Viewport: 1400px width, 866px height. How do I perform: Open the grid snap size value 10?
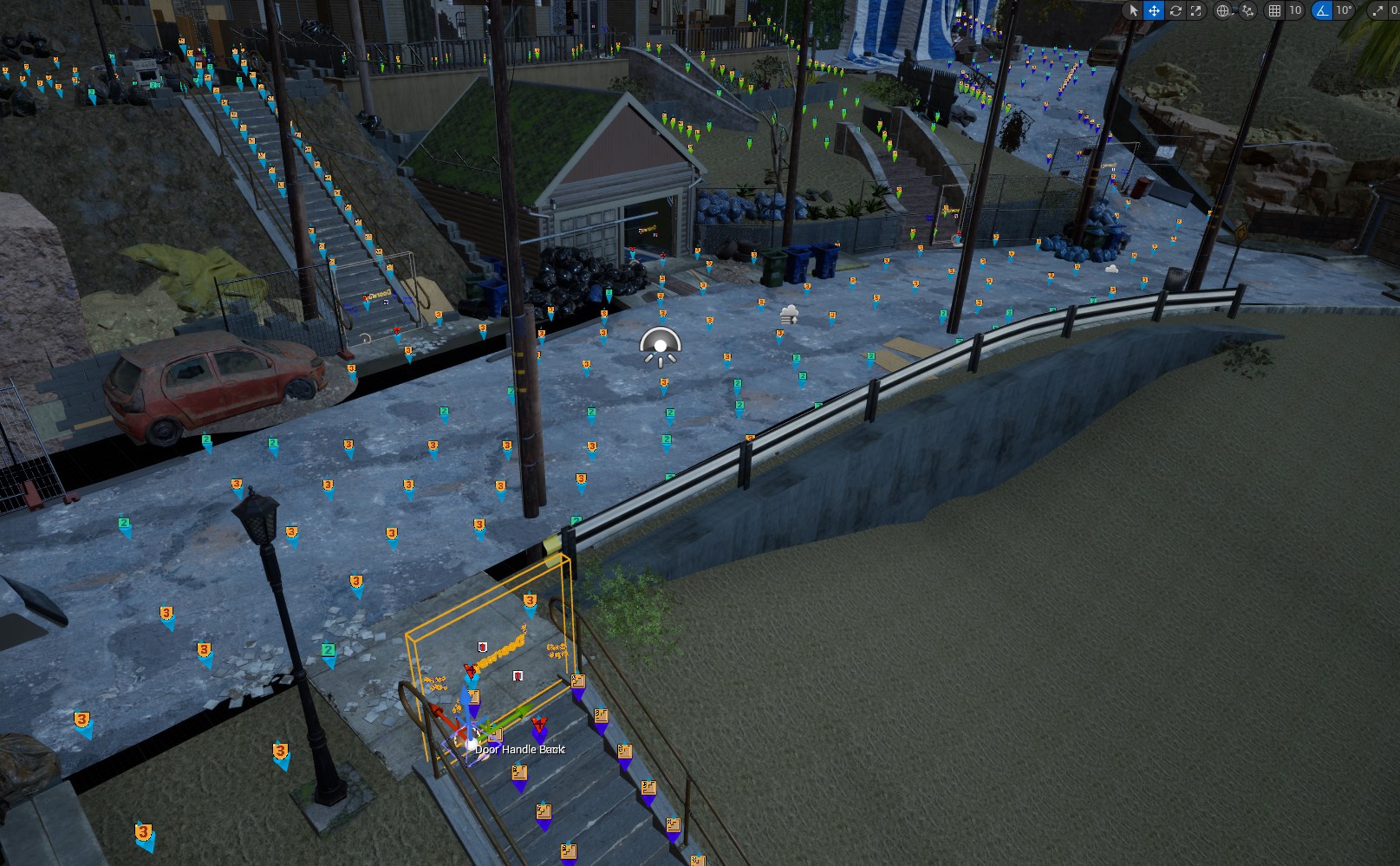click(1295, 10)
